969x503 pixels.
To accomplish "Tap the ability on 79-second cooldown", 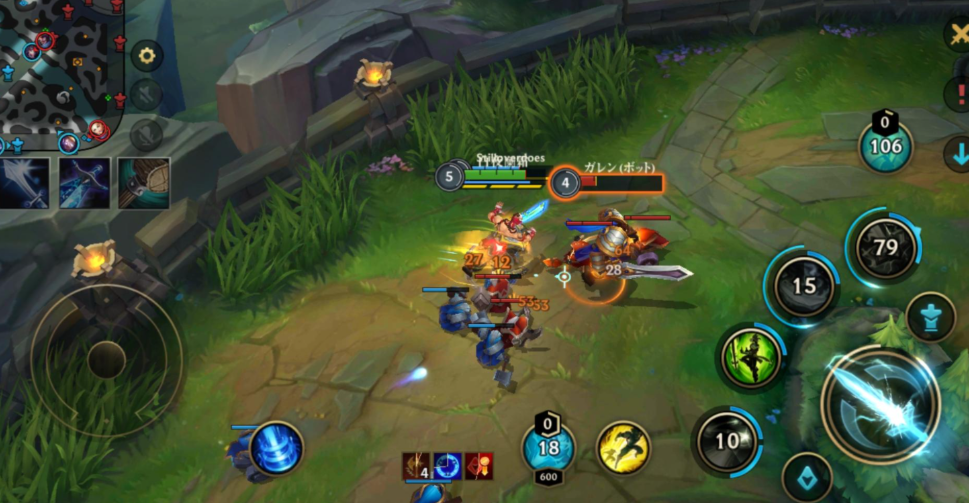I will click(x=884, y=245).
